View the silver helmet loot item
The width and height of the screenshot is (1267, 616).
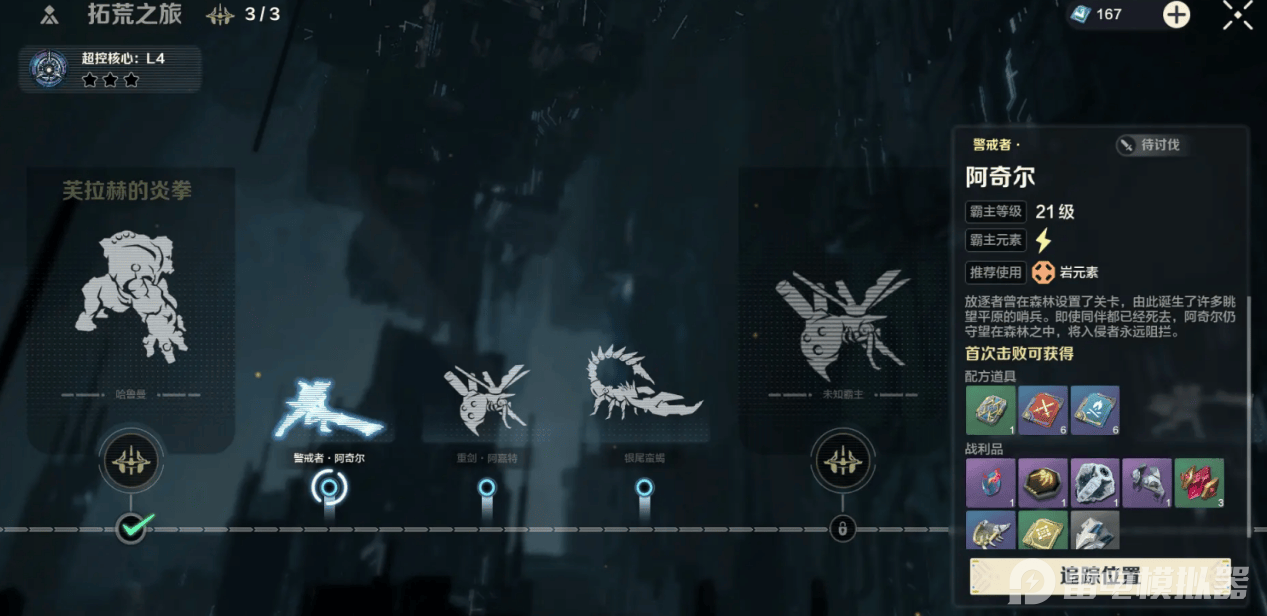pos(1147,483)
